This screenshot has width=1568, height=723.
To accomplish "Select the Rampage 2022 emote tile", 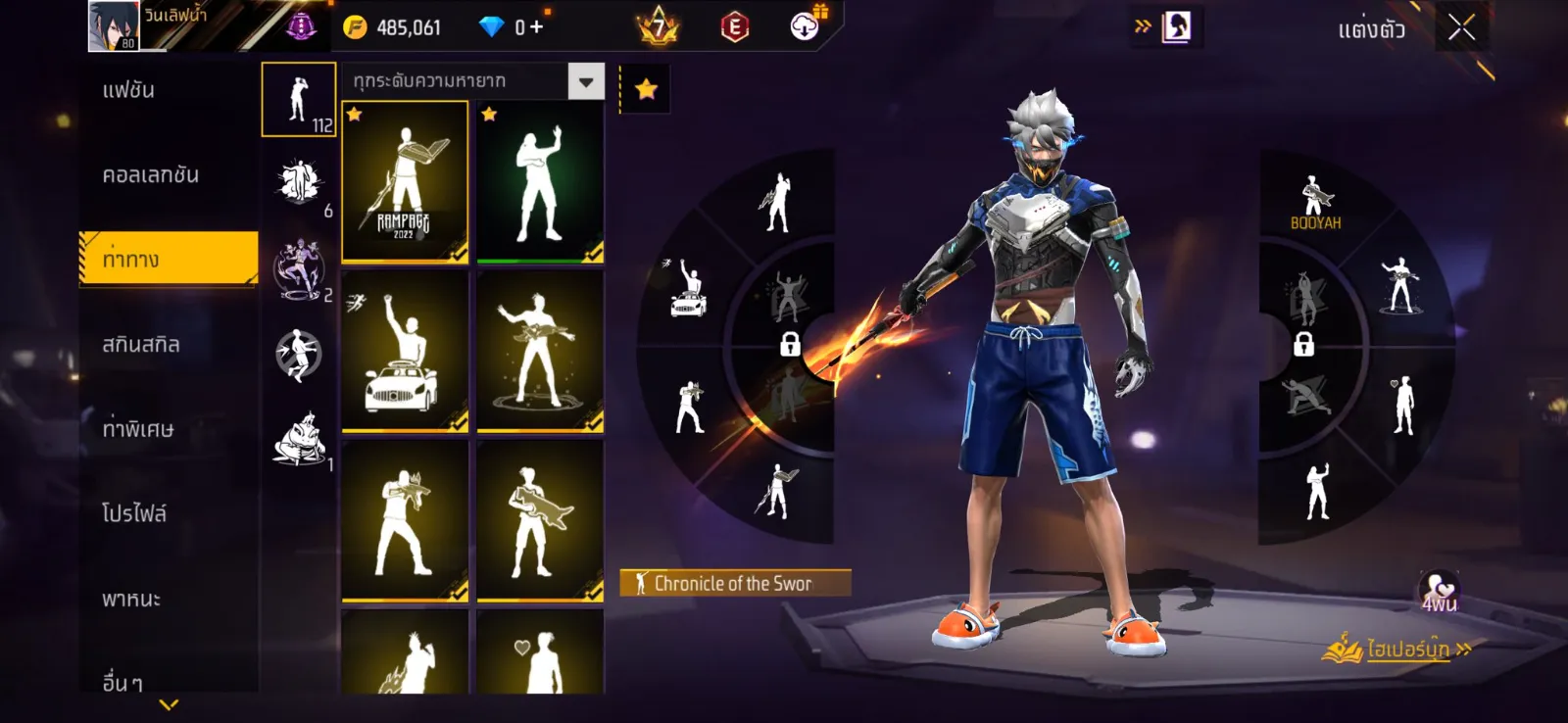I will 405,182.
